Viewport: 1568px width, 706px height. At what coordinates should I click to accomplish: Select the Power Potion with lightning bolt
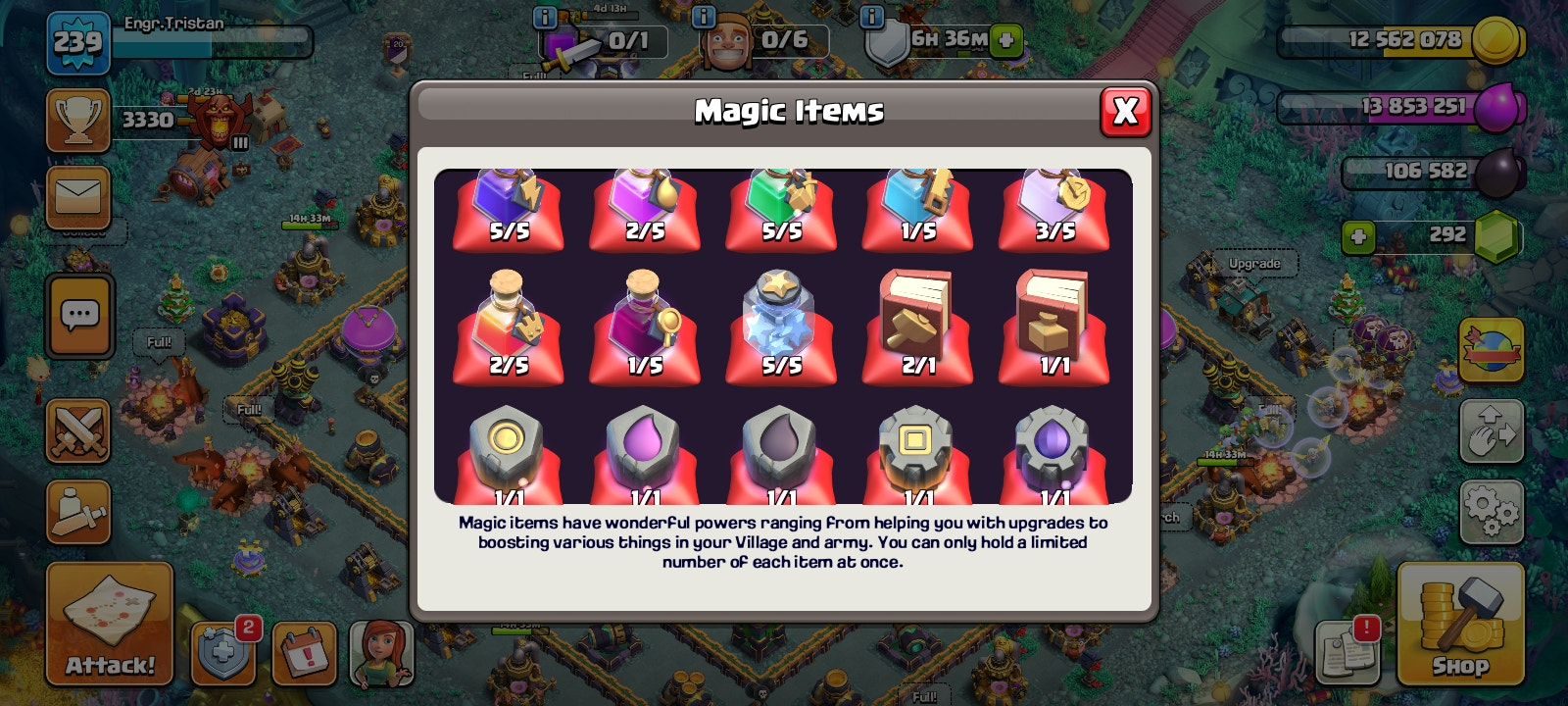[508, 206]
